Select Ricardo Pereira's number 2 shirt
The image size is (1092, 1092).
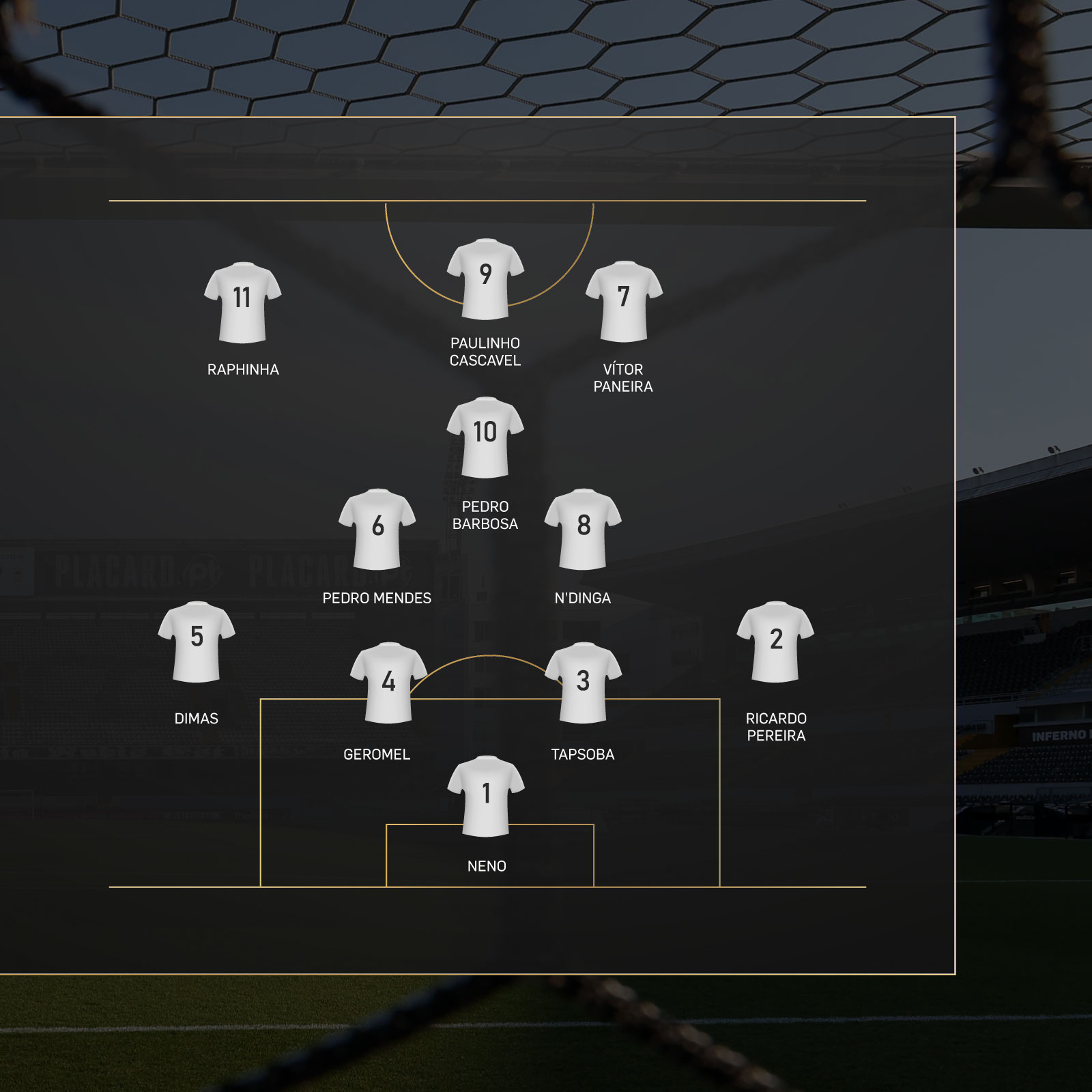pos(775,642)
